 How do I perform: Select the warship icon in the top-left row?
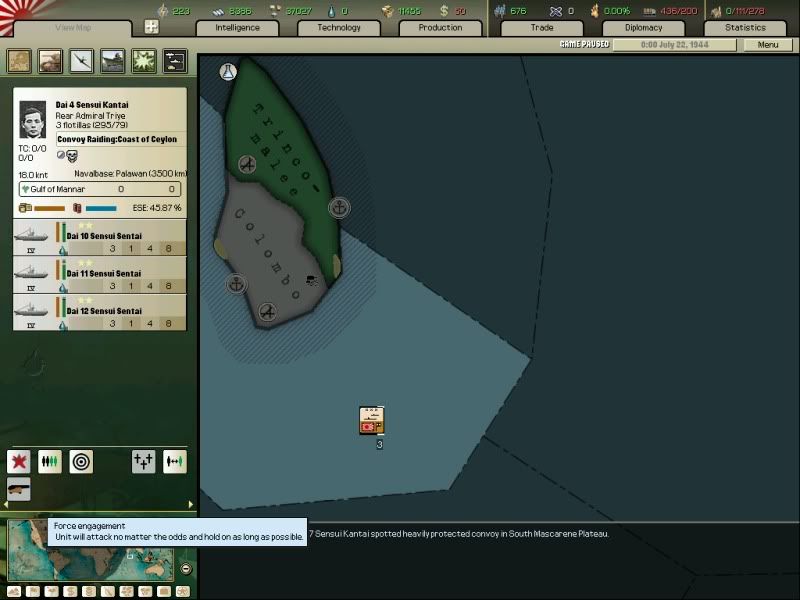coord(112,62)
